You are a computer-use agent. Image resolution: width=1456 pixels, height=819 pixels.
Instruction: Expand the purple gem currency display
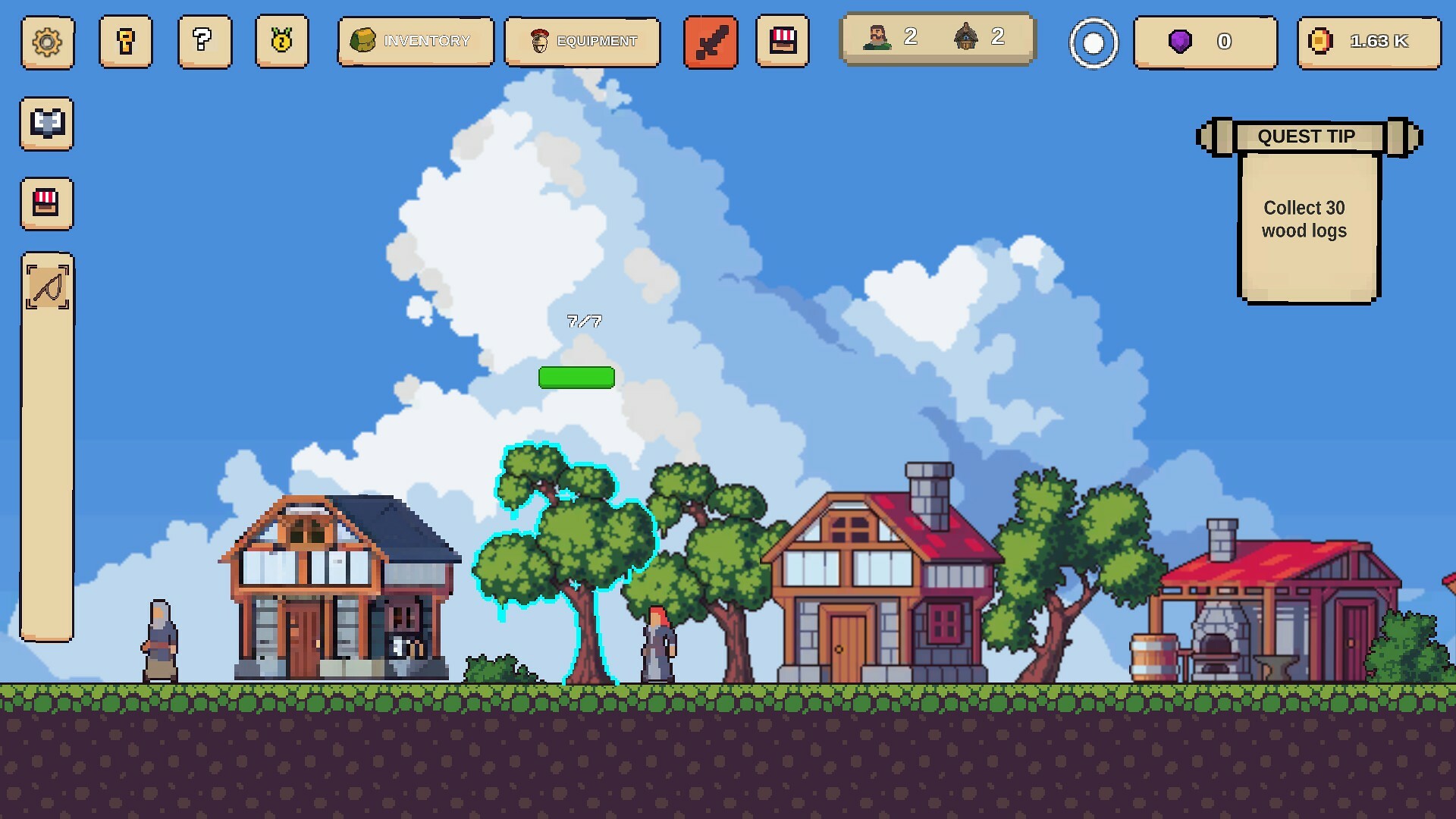click(1205, 42)
